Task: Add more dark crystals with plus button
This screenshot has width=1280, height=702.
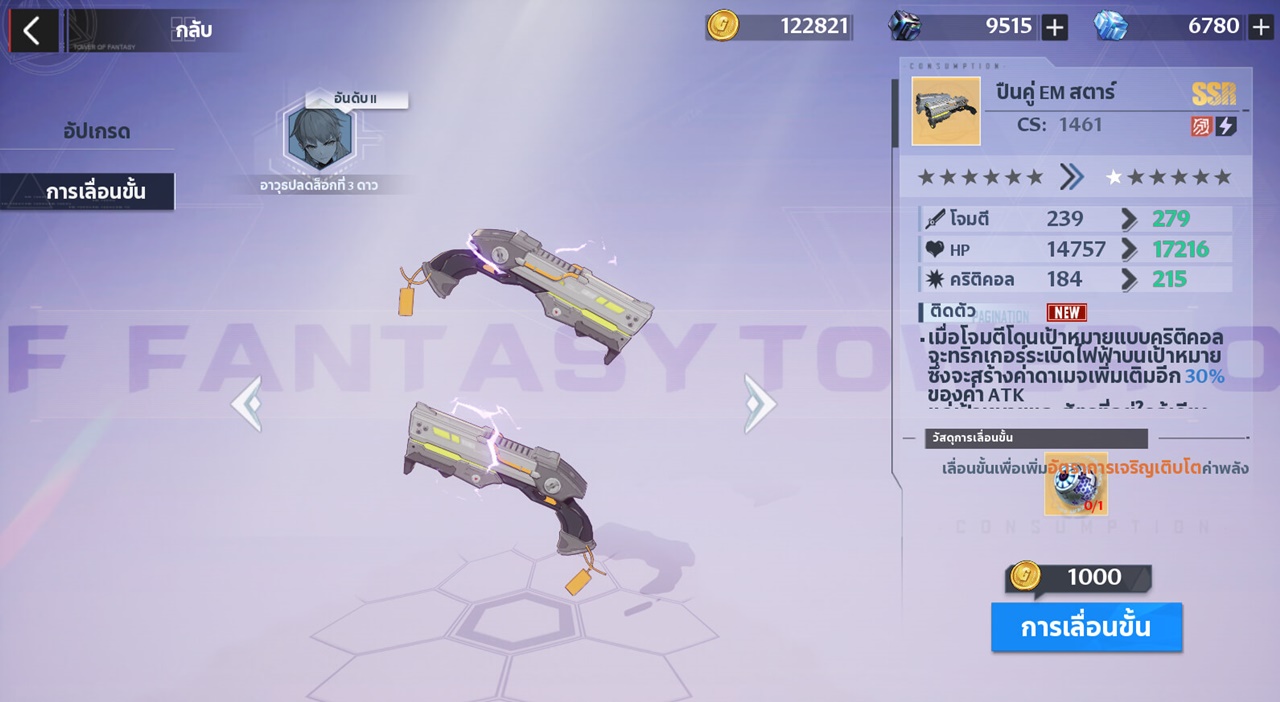Action: 1055,27
